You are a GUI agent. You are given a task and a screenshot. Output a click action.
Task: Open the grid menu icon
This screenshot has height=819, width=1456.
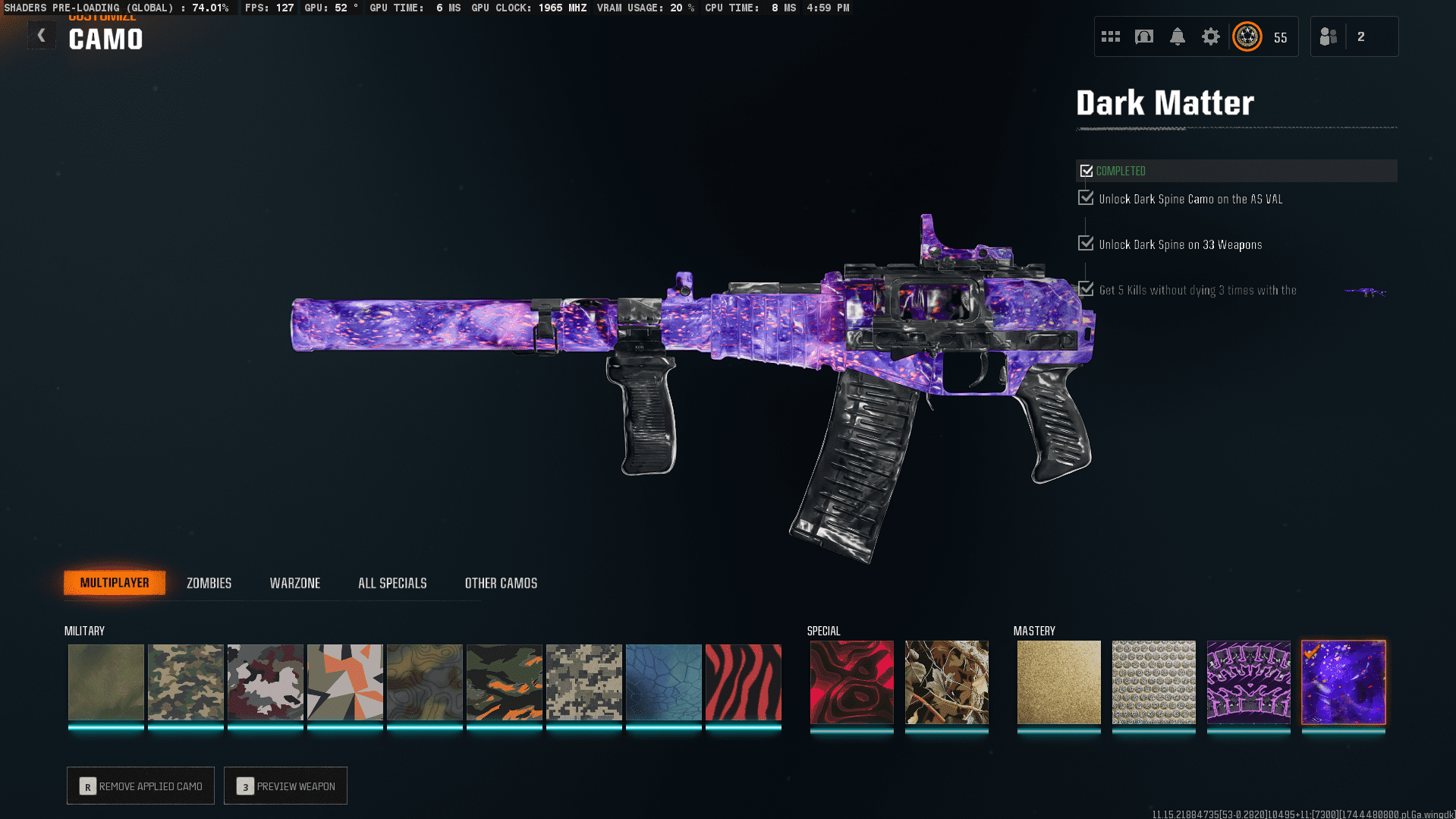pos(1110,36)
